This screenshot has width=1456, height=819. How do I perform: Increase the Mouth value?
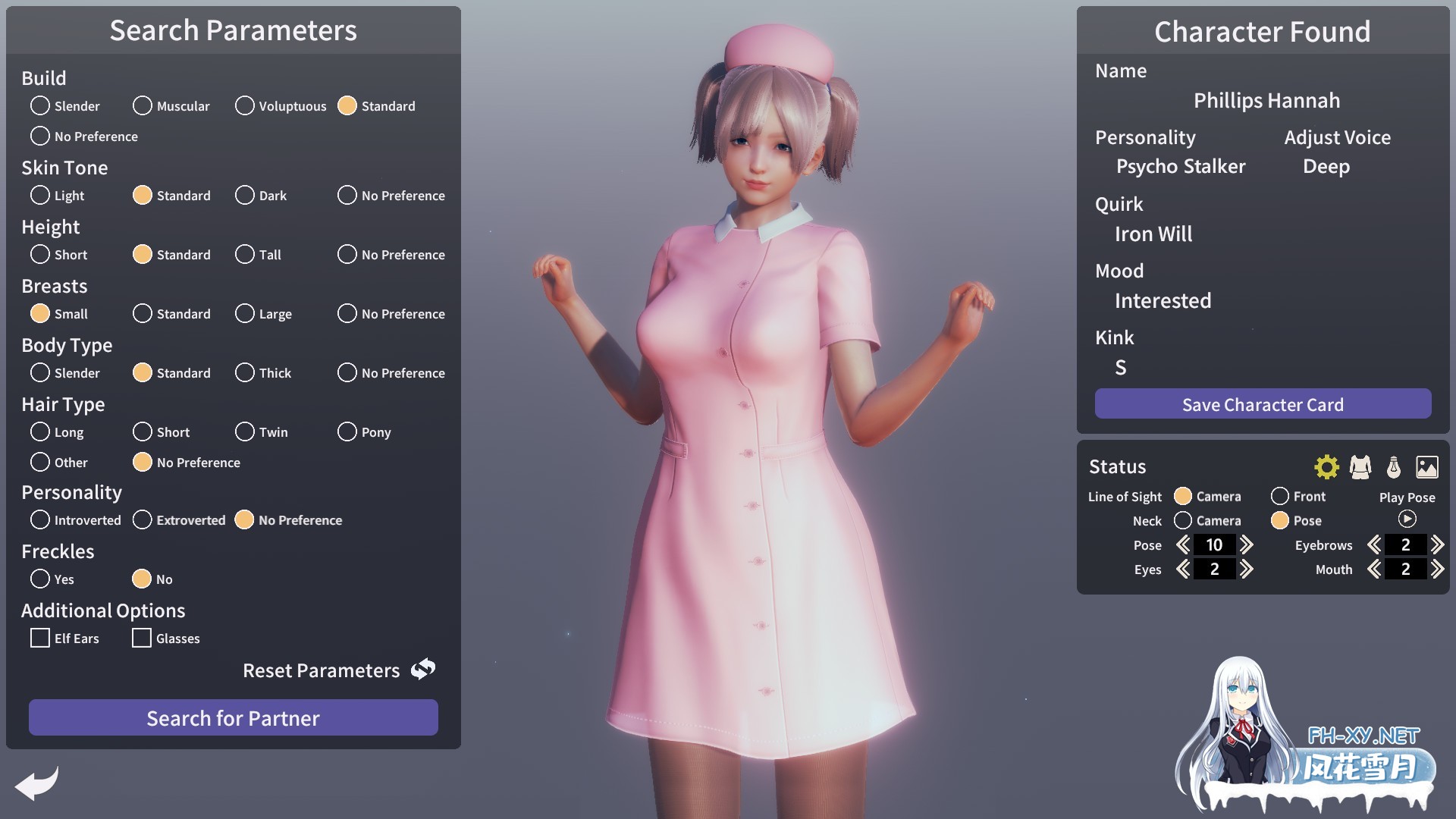(1438, 569)
